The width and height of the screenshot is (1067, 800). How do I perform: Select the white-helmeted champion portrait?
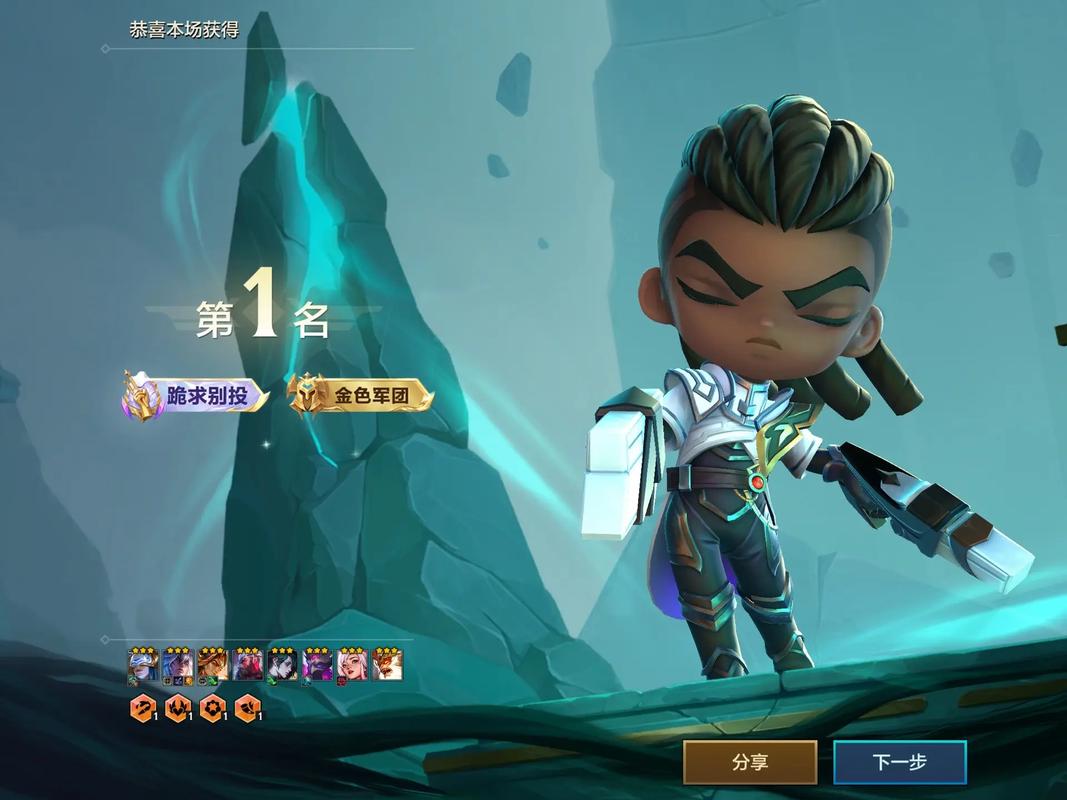(143, 664)
